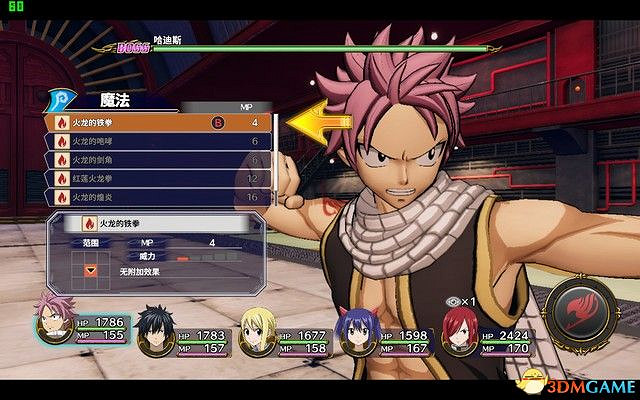Viewport: 640px width, 400px height.
Task: Select the 火龙的铁拳 spell in the magic list
Action: pos(150,123)
